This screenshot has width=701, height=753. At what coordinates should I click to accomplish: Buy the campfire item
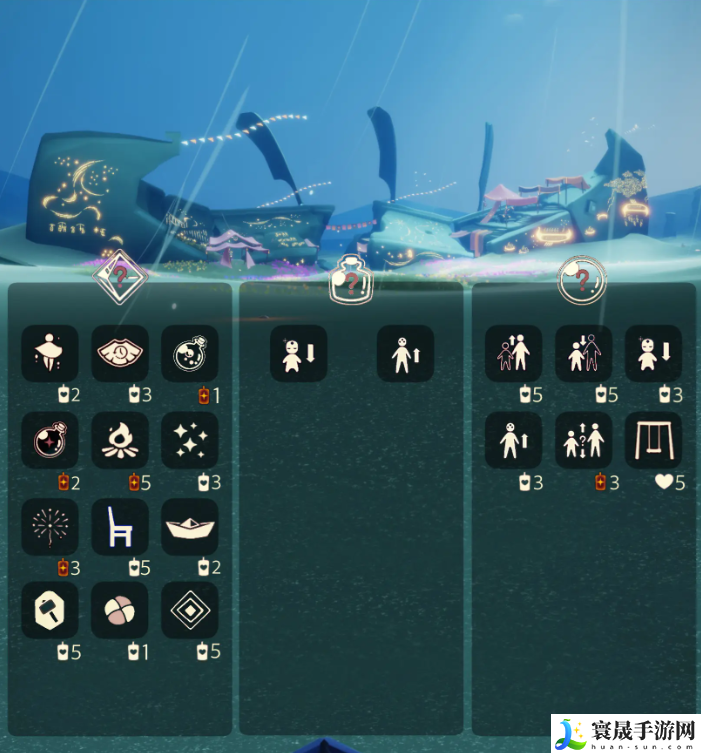[120, 440]
